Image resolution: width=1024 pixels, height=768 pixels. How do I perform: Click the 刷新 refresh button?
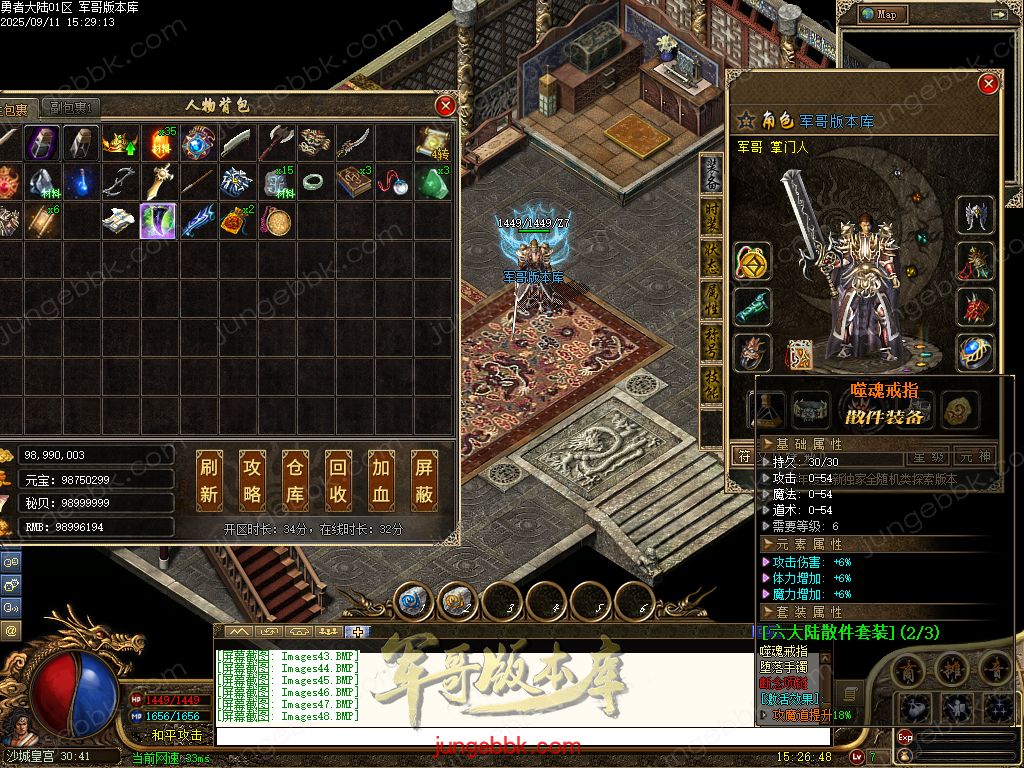coord(209,480)
